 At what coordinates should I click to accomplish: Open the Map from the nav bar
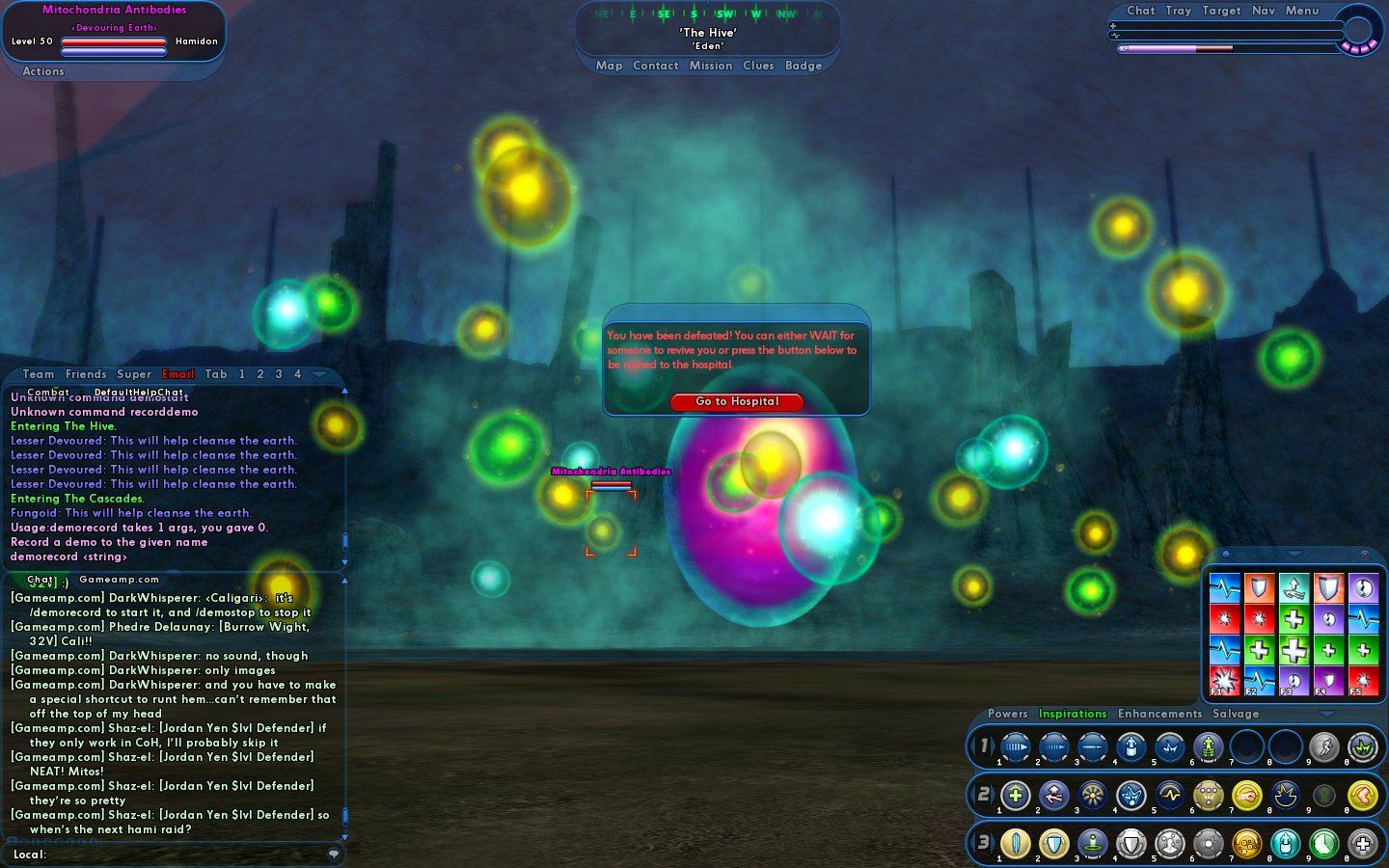point(609,66)
